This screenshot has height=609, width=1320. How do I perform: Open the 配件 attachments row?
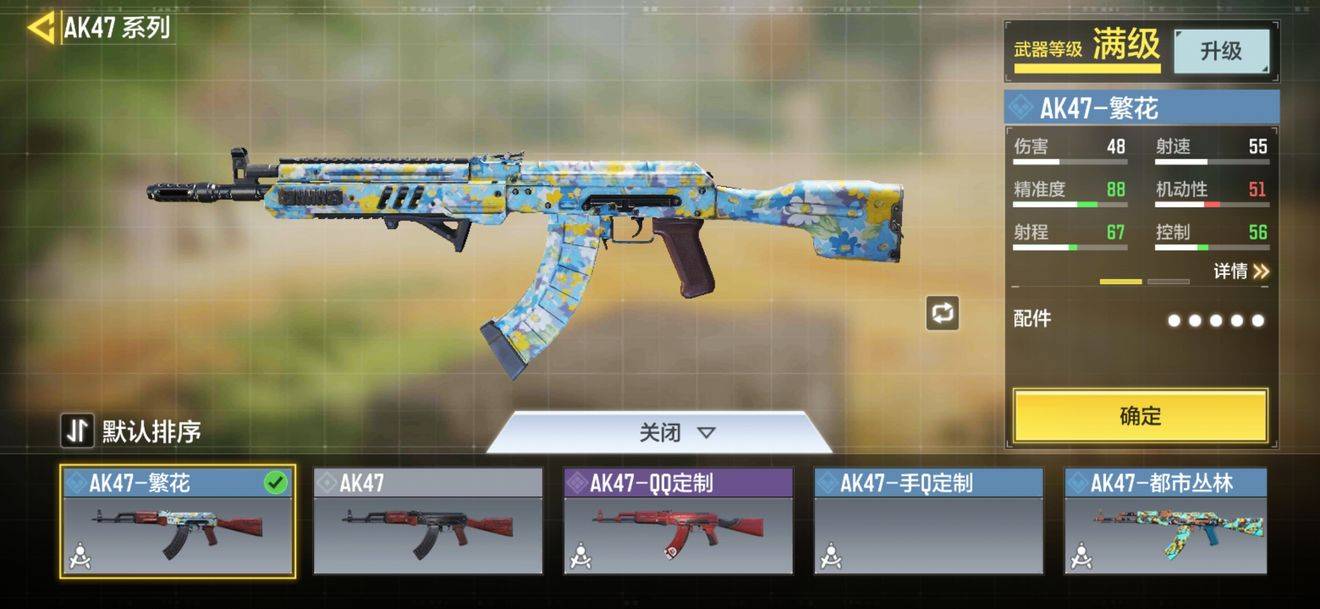coord(1140,320)
